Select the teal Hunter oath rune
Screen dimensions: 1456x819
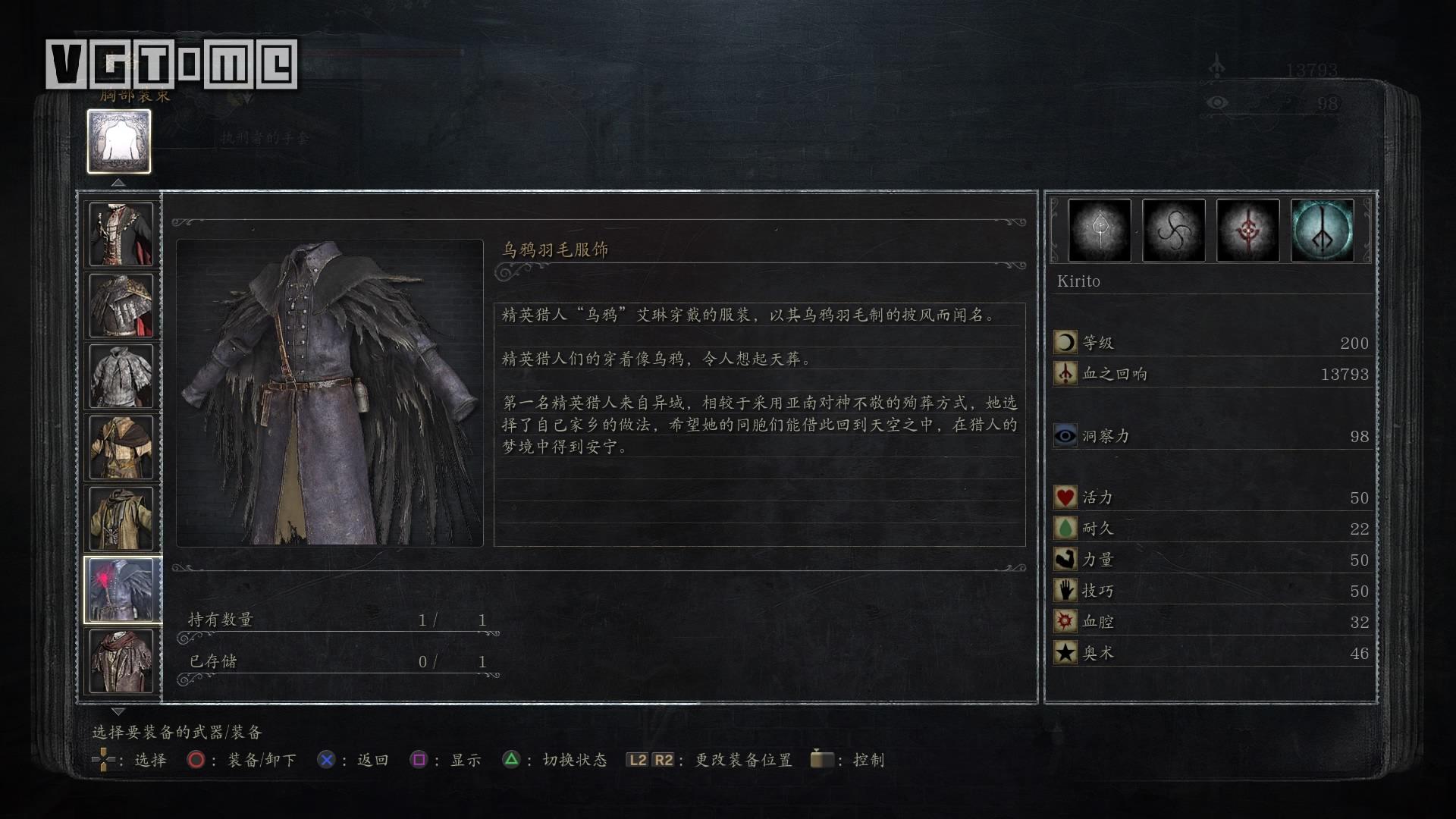1322,231
